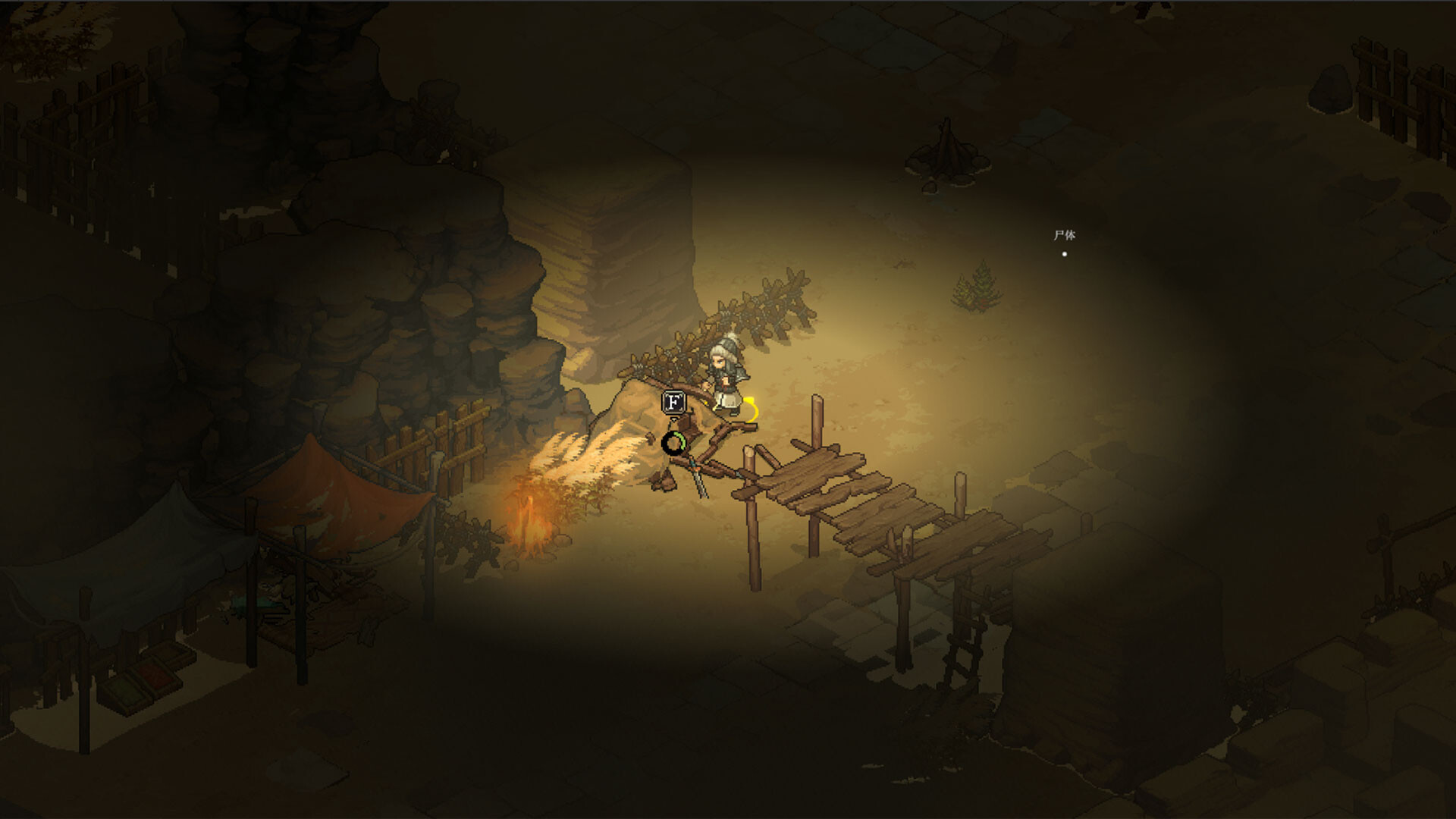Click the white dot marker under 尸体 label
Image resolution: width=1456 pixels, height=819 pixels.
pyautogui.click(x=1065, y=253)
